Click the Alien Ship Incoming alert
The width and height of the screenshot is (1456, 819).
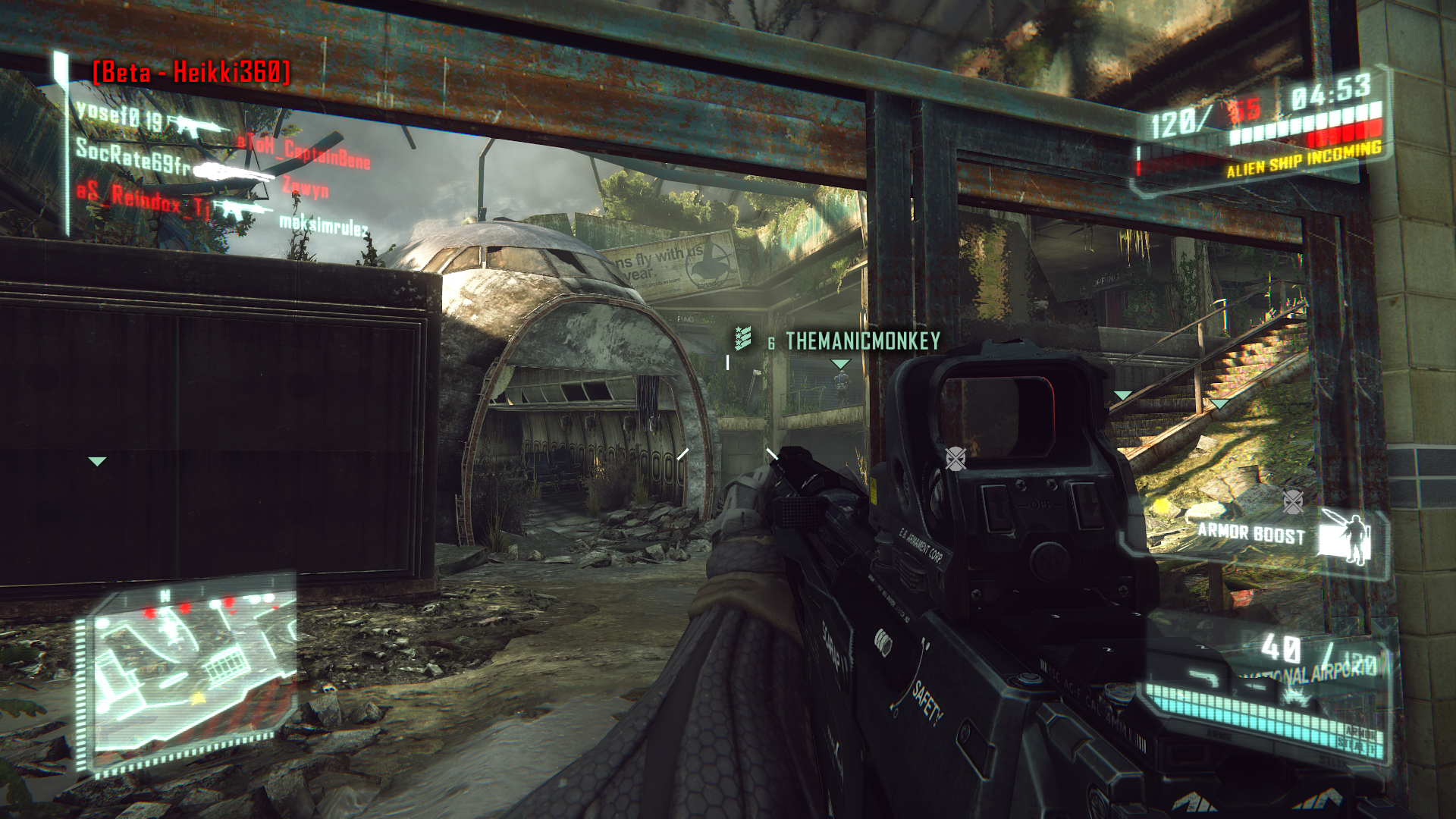click(x=1304, y=160)
